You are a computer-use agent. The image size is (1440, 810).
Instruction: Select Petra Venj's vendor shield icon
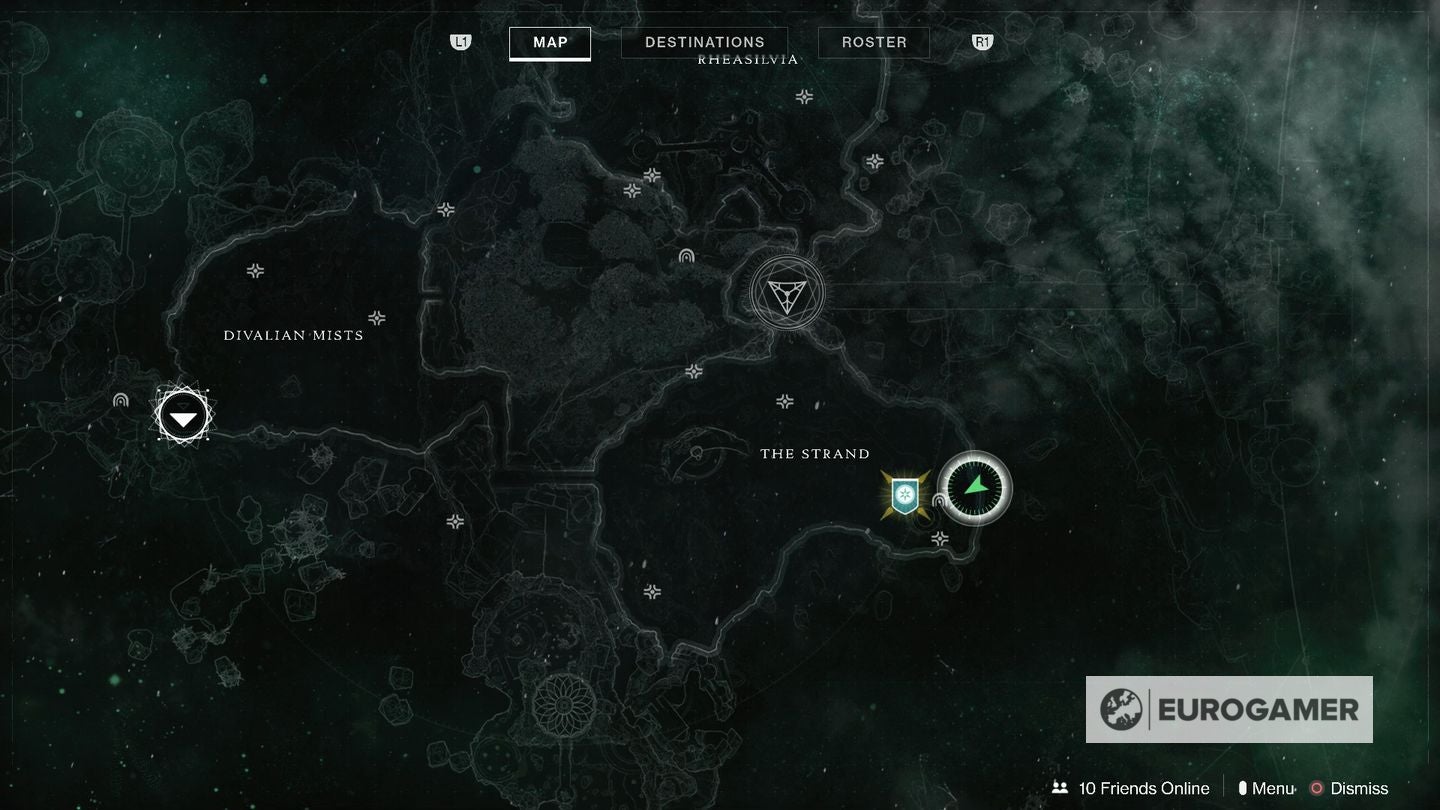click(x=903, y=497)
